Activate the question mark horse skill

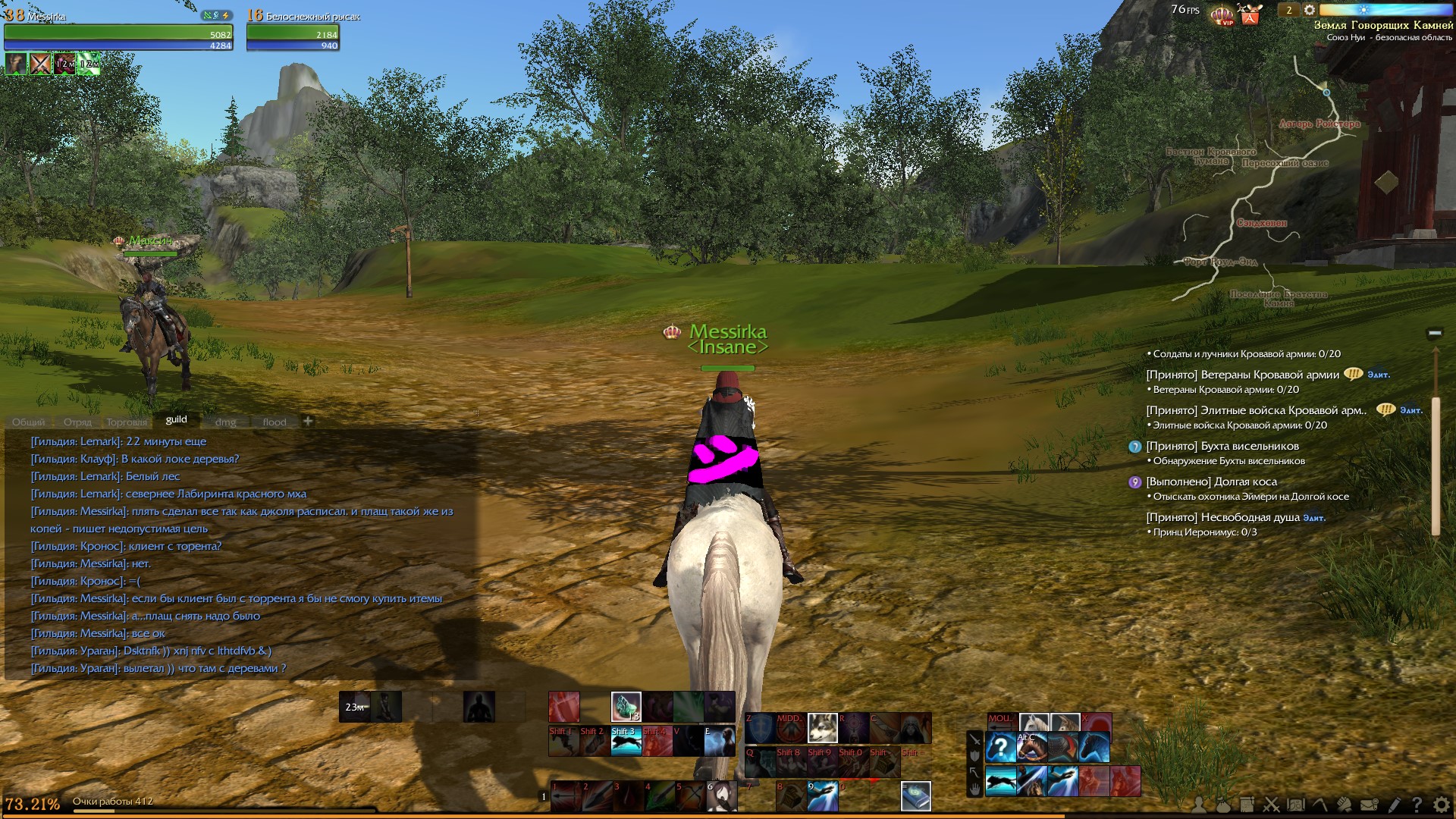click(x=1000, y=748)
